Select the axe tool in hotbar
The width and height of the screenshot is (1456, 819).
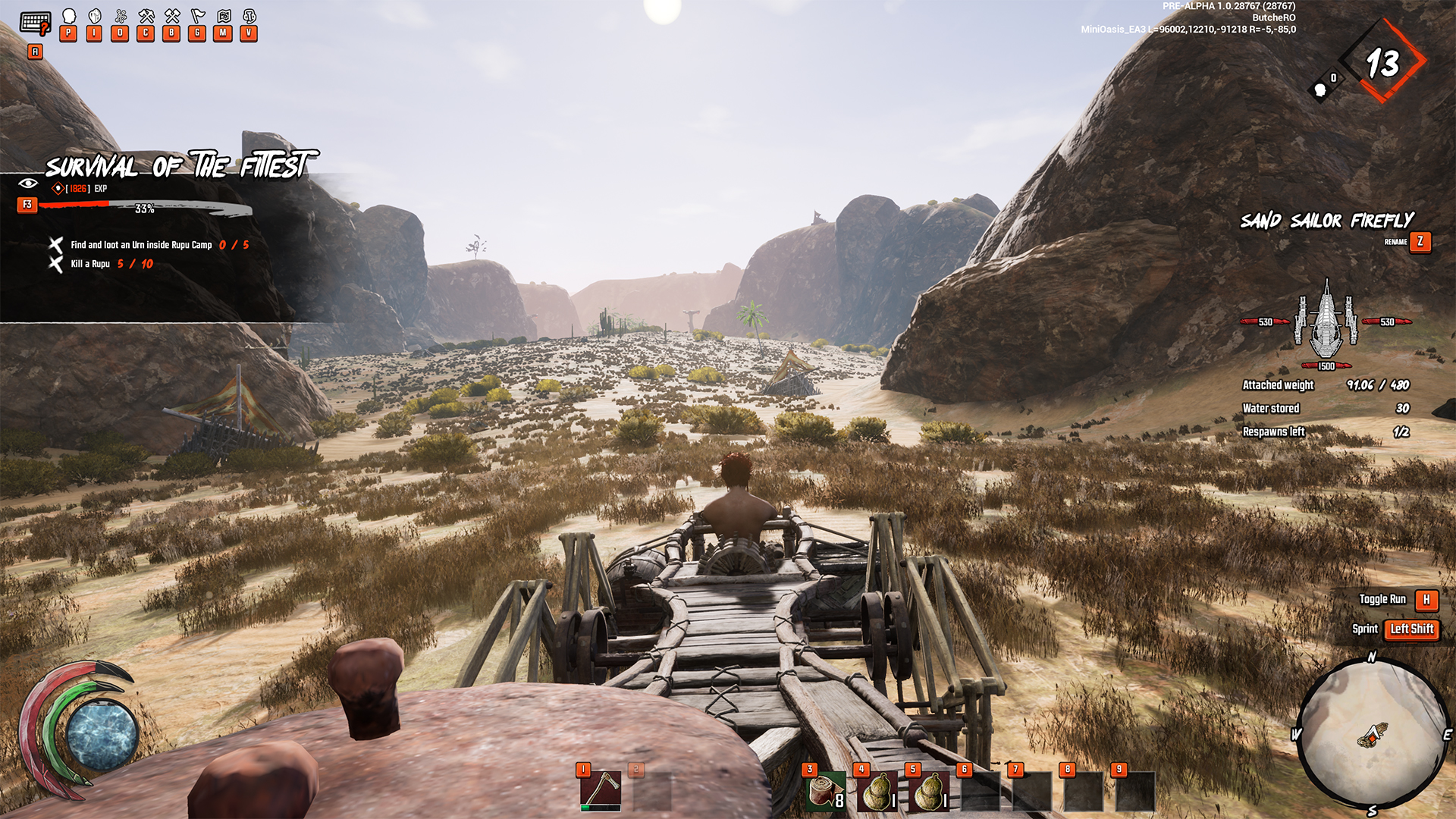click(x=601, y=791)
